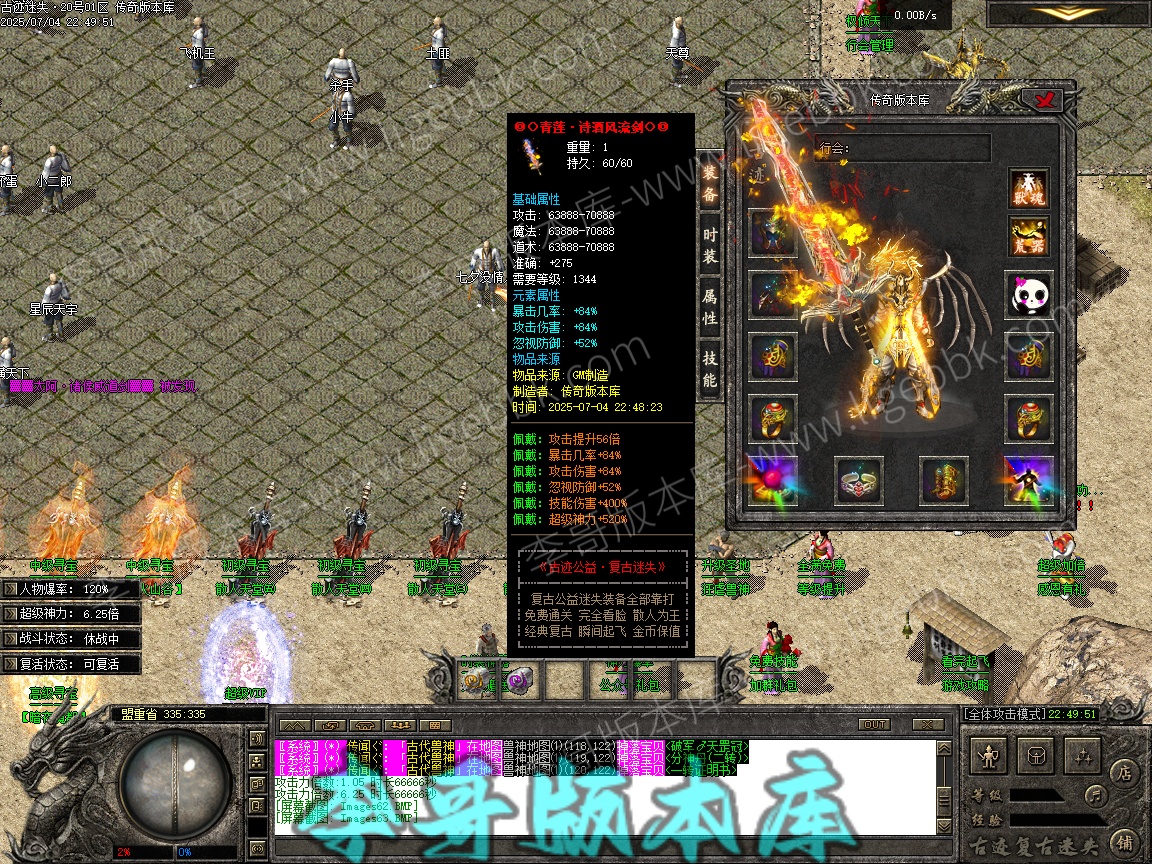Select the bracelet slot in the bottom row

tap(858, 480)
